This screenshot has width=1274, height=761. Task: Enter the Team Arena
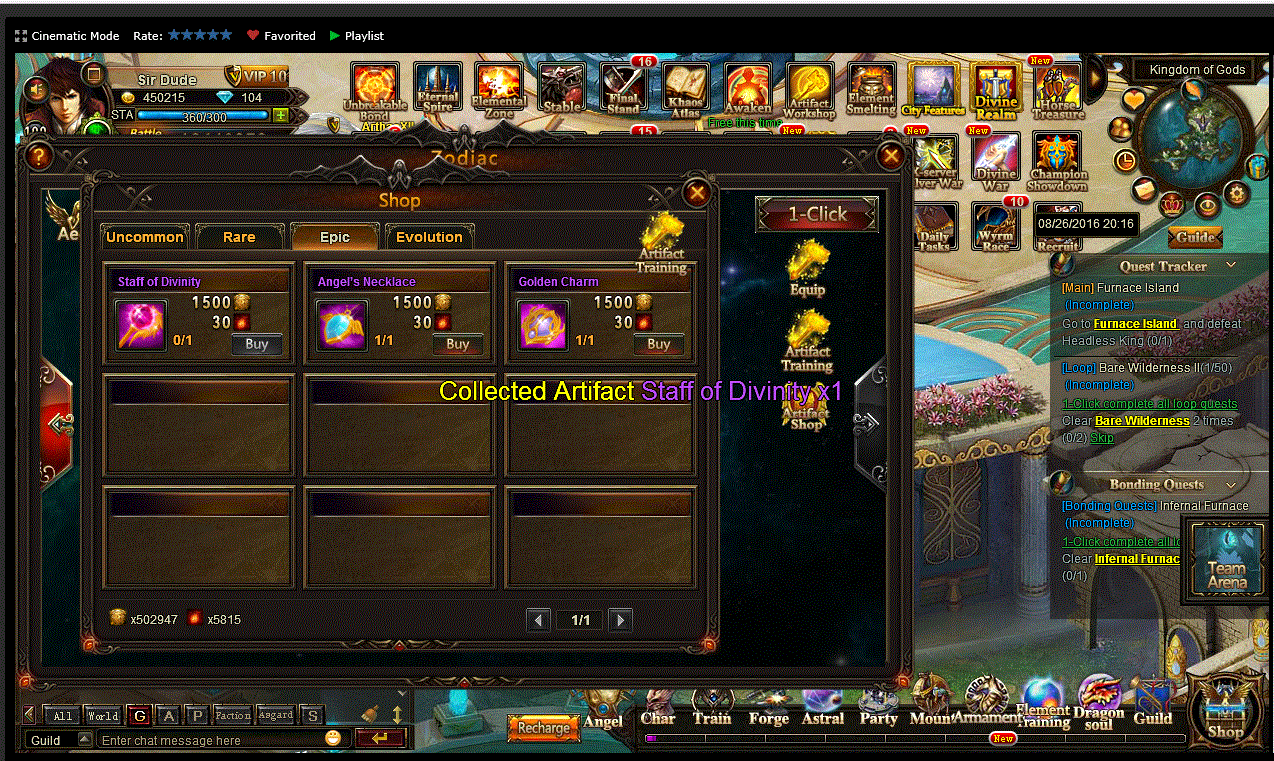click(x=1226, y=562)
